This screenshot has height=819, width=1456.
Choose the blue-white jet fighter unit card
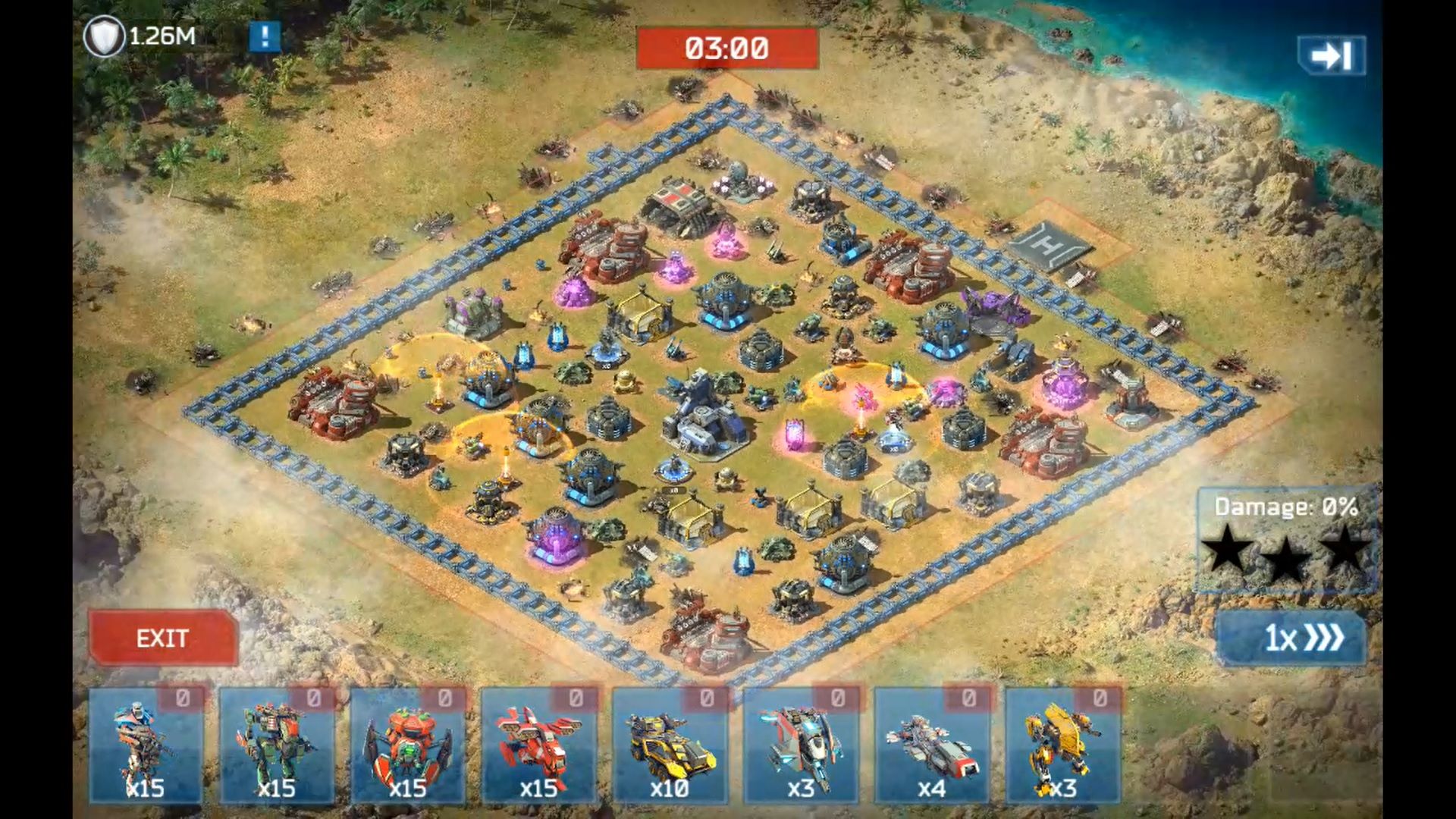(x=801, y=745)
